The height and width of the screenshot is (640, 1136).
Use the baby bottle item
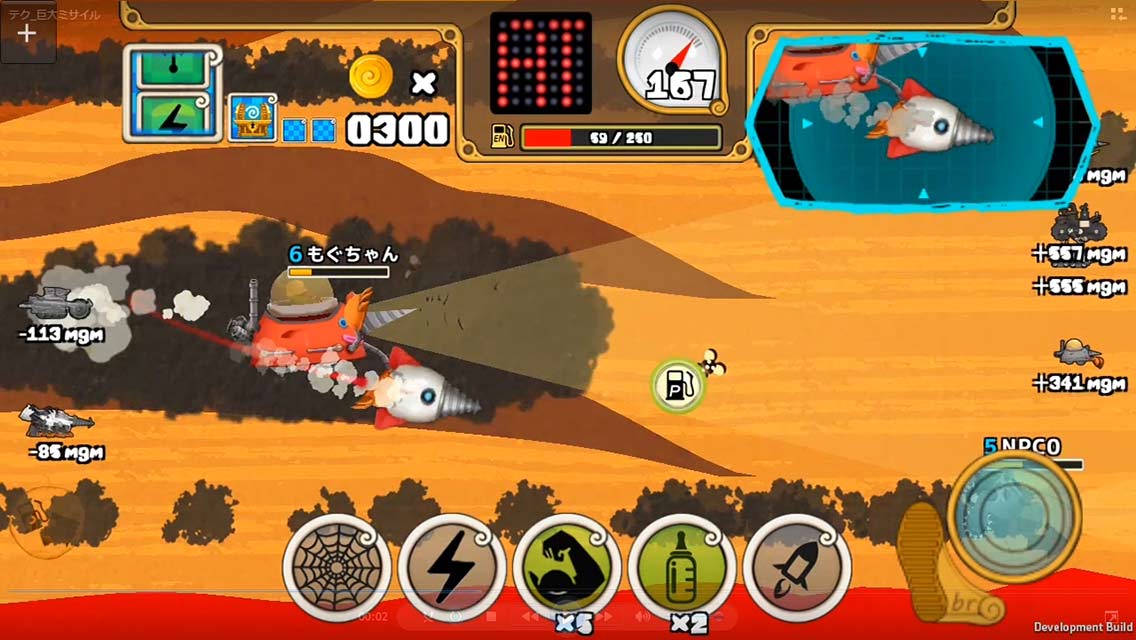683,568
